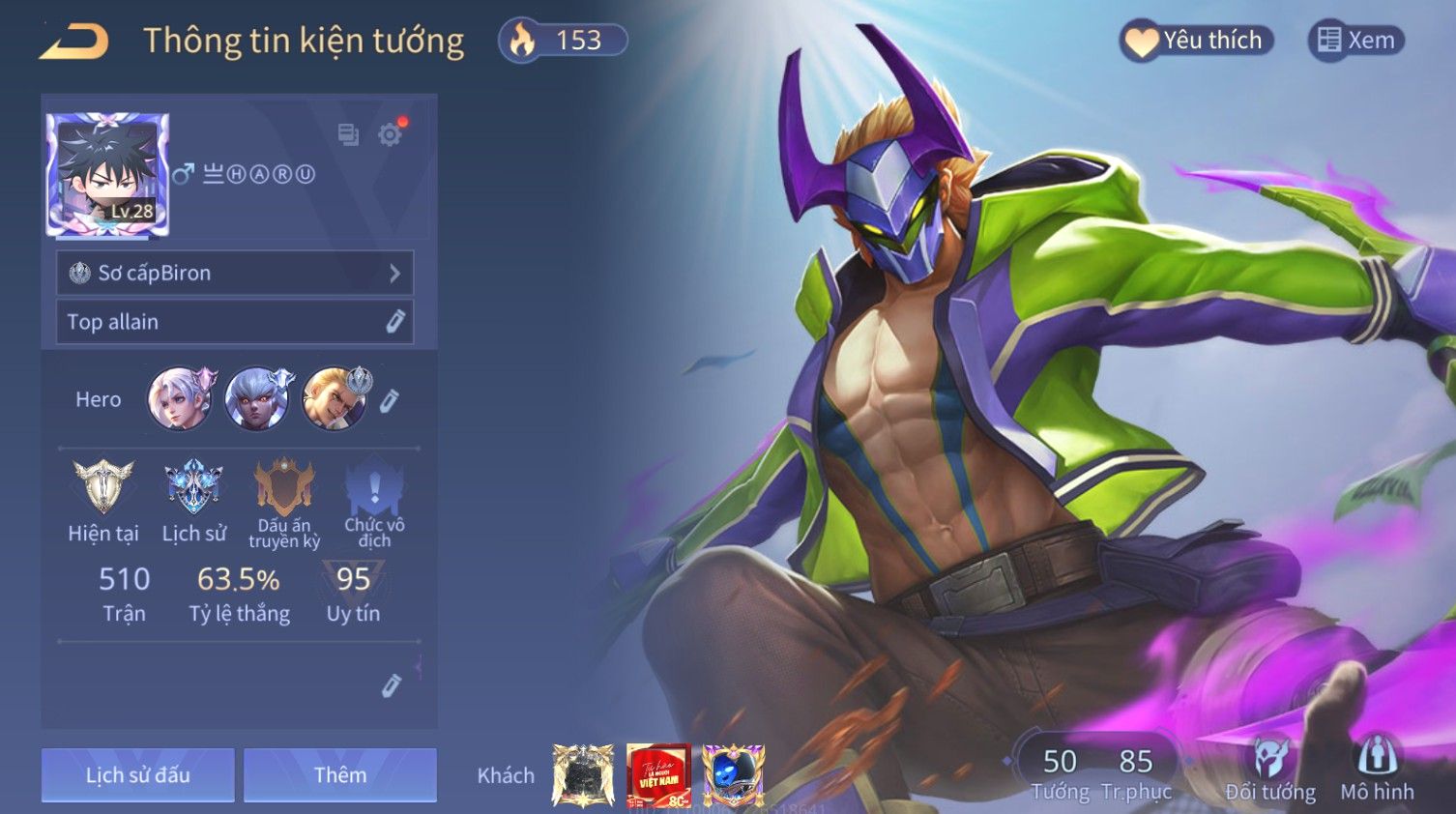Viewport: 1456px width, 814px height.
Task: Open the Đổi tướng hero switch
Action: pyautogui.click(x=1269, y=770)
